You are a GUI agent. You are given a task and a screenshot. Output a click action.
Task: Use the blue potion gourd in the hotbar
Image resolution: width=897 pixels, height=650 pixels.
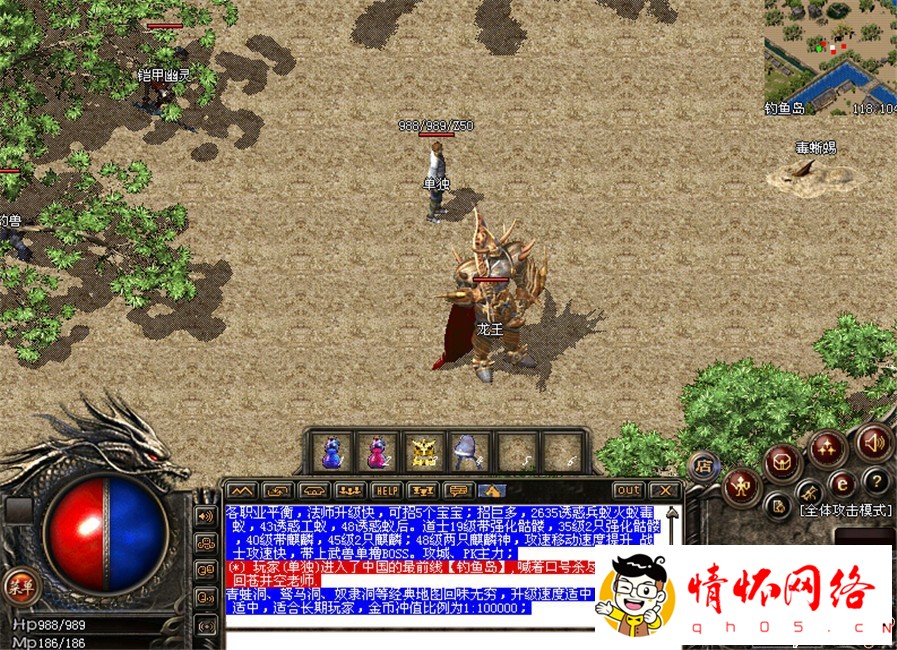330,452
